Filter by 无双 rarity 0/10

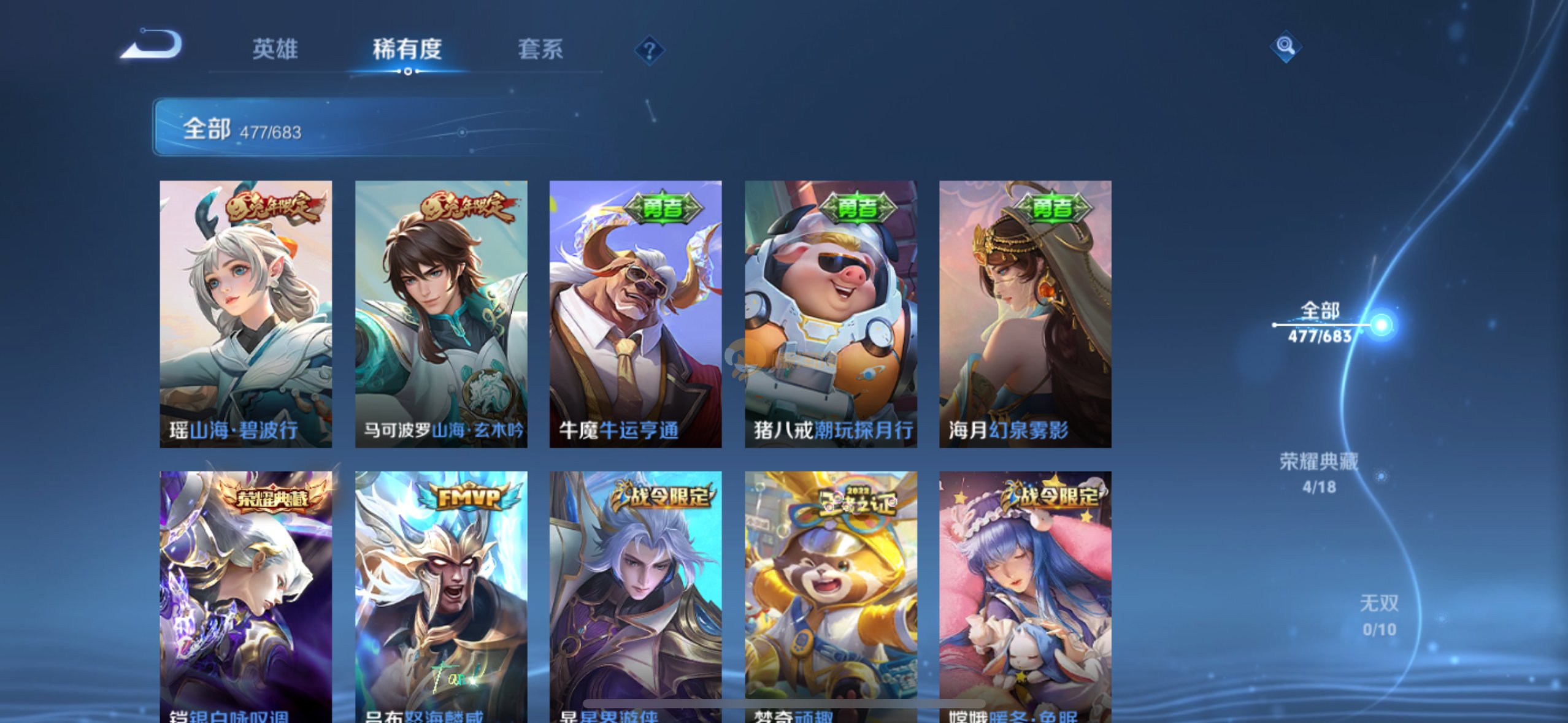(x=1379, y=615)
